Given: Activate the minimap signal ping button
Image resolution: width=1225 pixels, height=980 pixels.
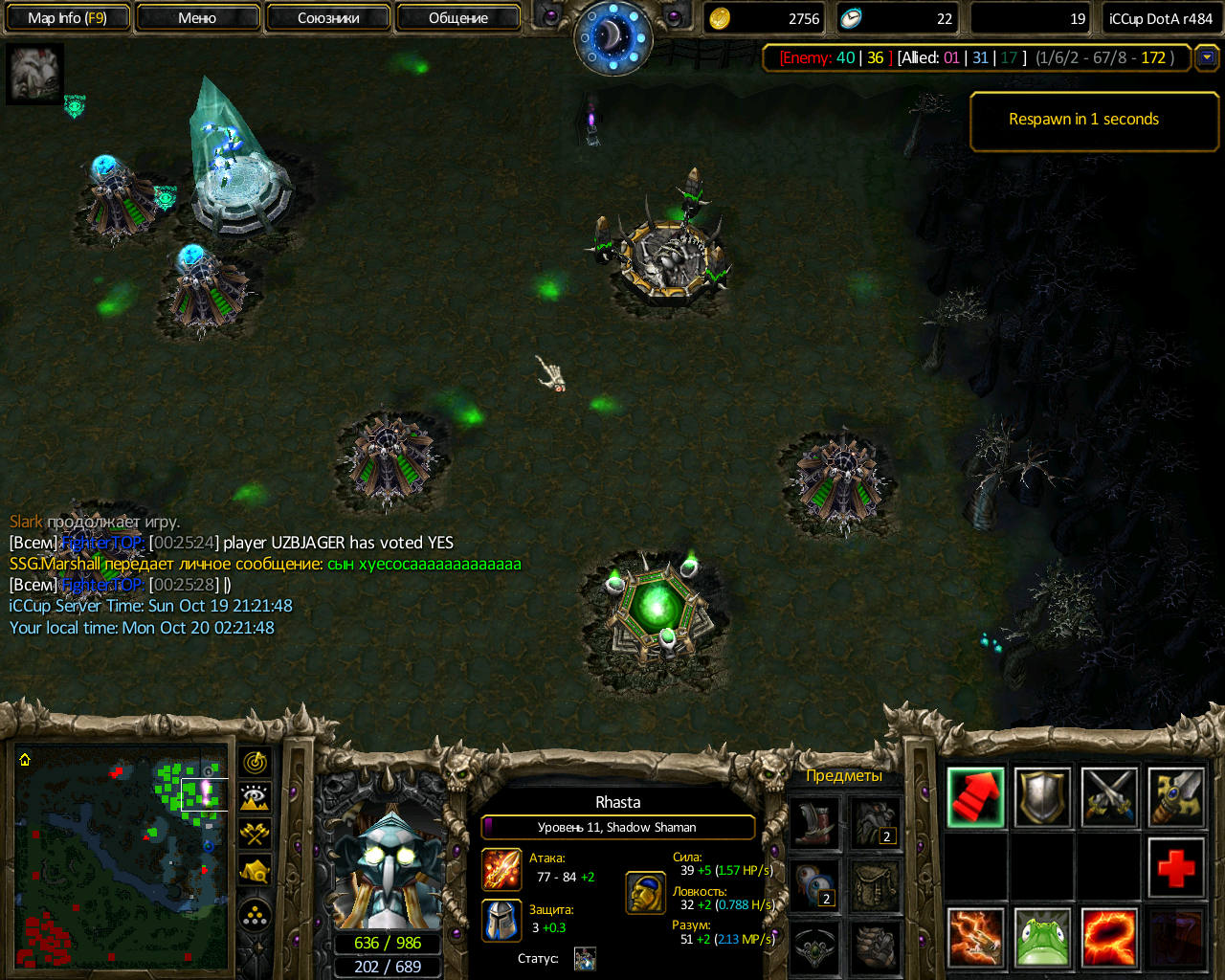Looking at the screenshot, I should [x=255, y=763].
